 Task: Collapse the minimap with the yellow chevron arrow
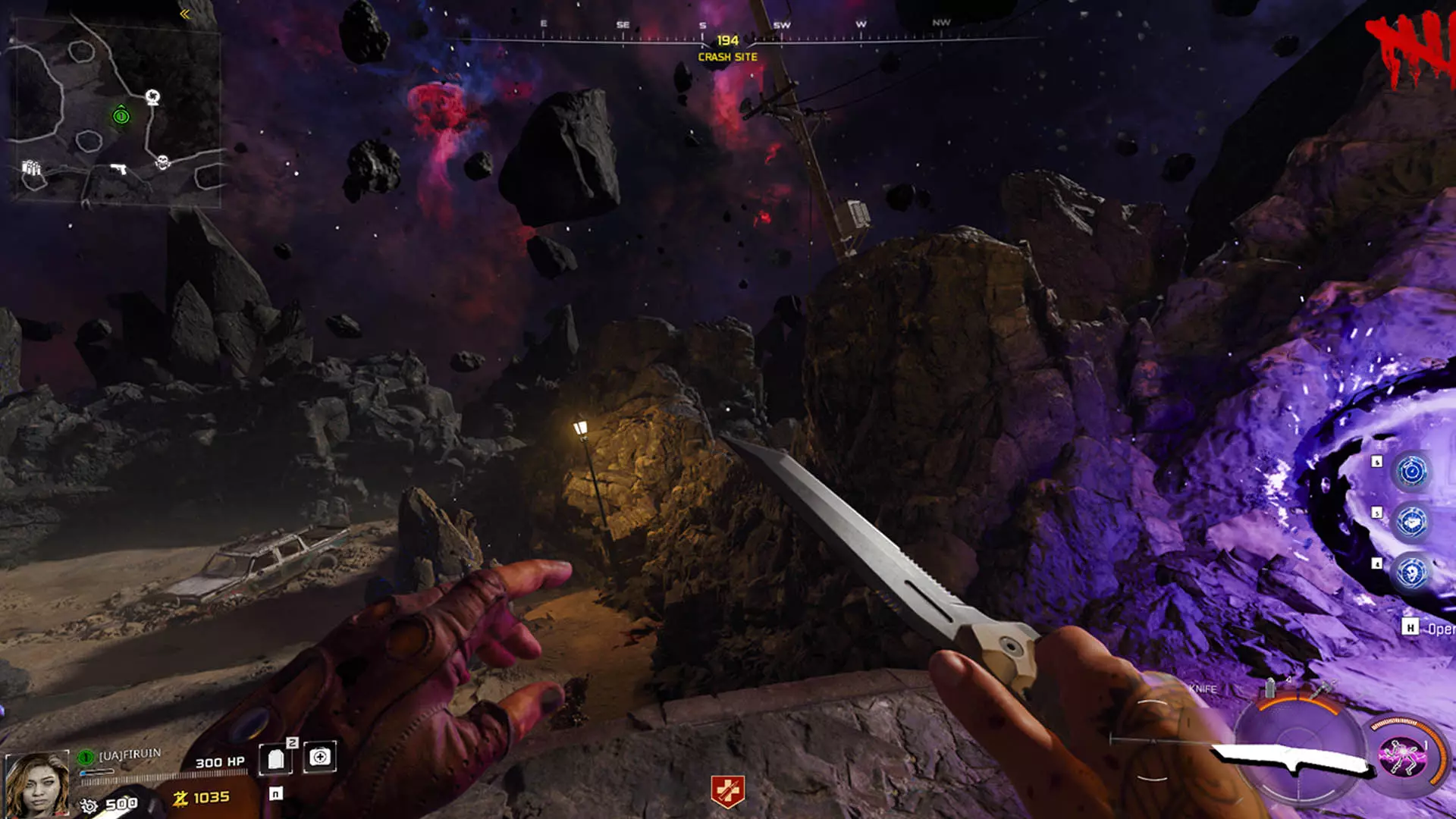tap(184, 14)
